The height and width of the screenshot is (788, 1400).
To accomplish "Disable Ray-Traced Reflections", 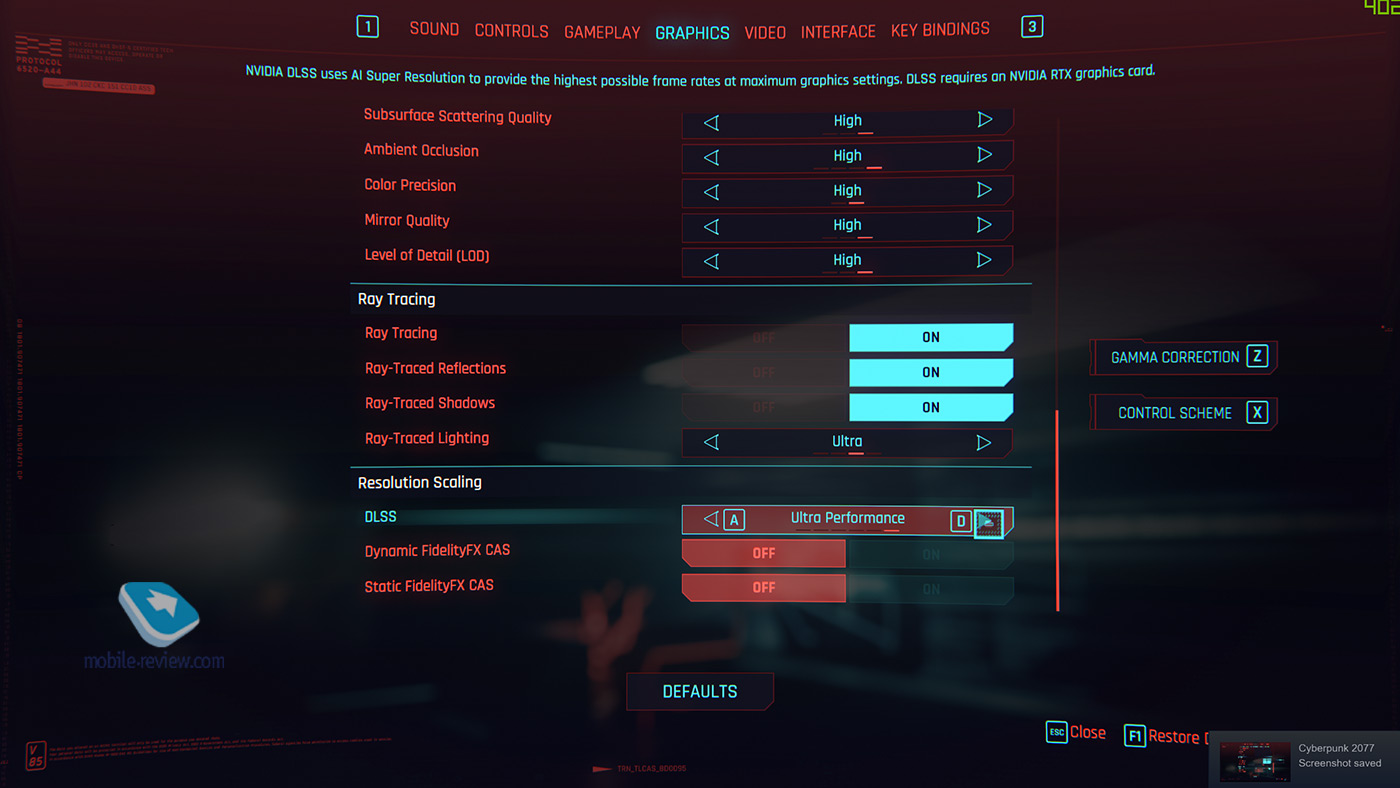I will tap(764, 373).
